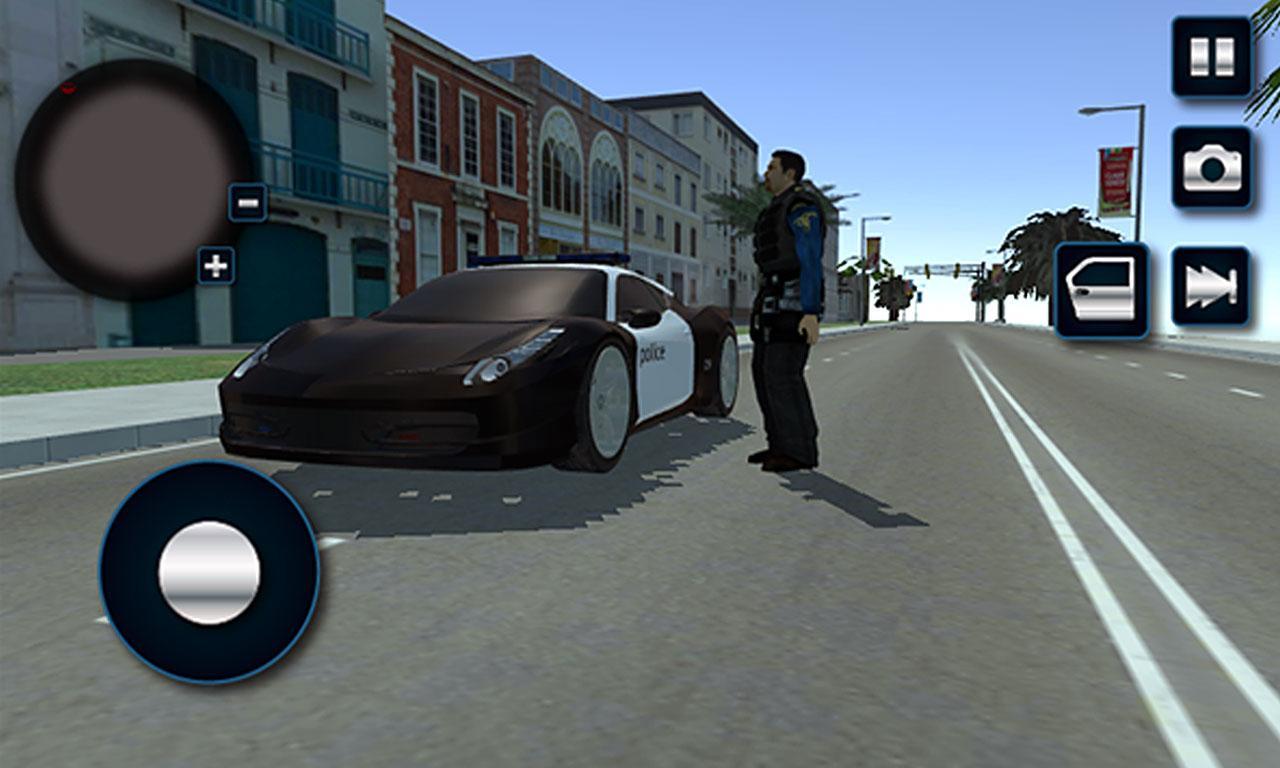Viewport: 1280px width, 768px height.
Task: Zoom out the minimap with the minus button
Action: pyautogui.click(x=245, y=203)
